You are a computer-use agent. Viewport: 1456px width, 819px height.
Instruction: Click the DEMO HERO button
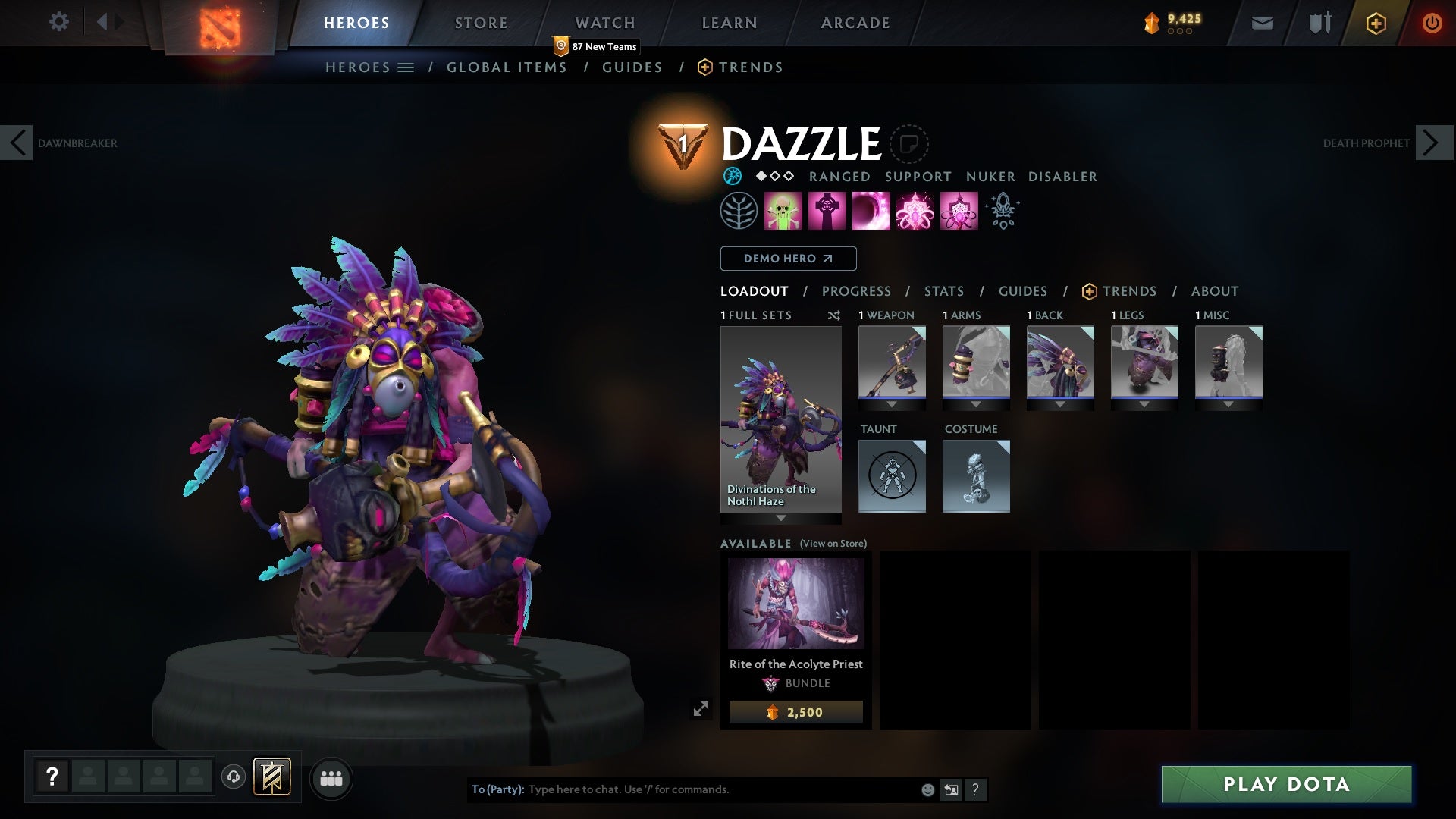(788, 259)
